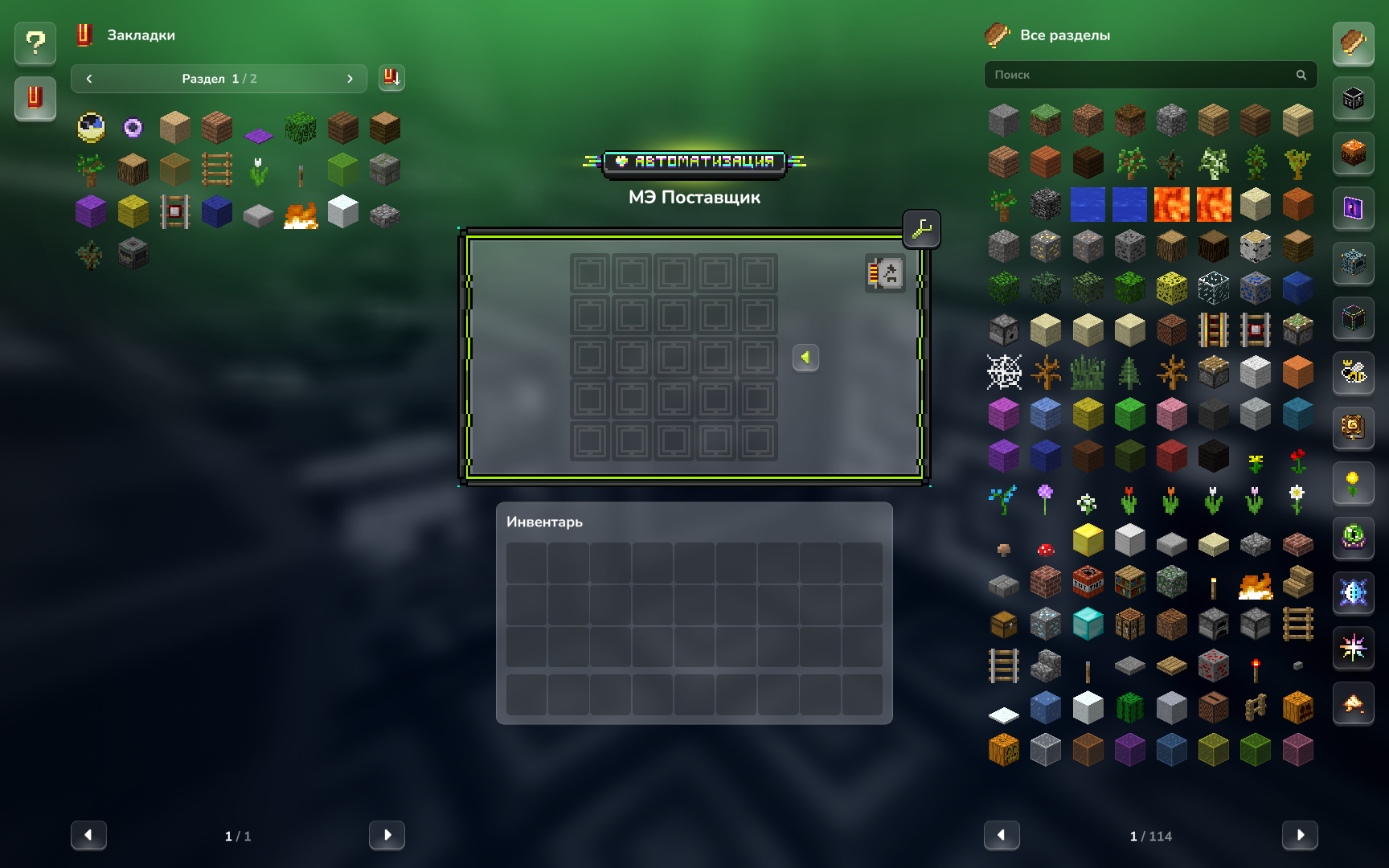Click the search field under Все разделы

pyautogui.click(x=1141, y=75)
